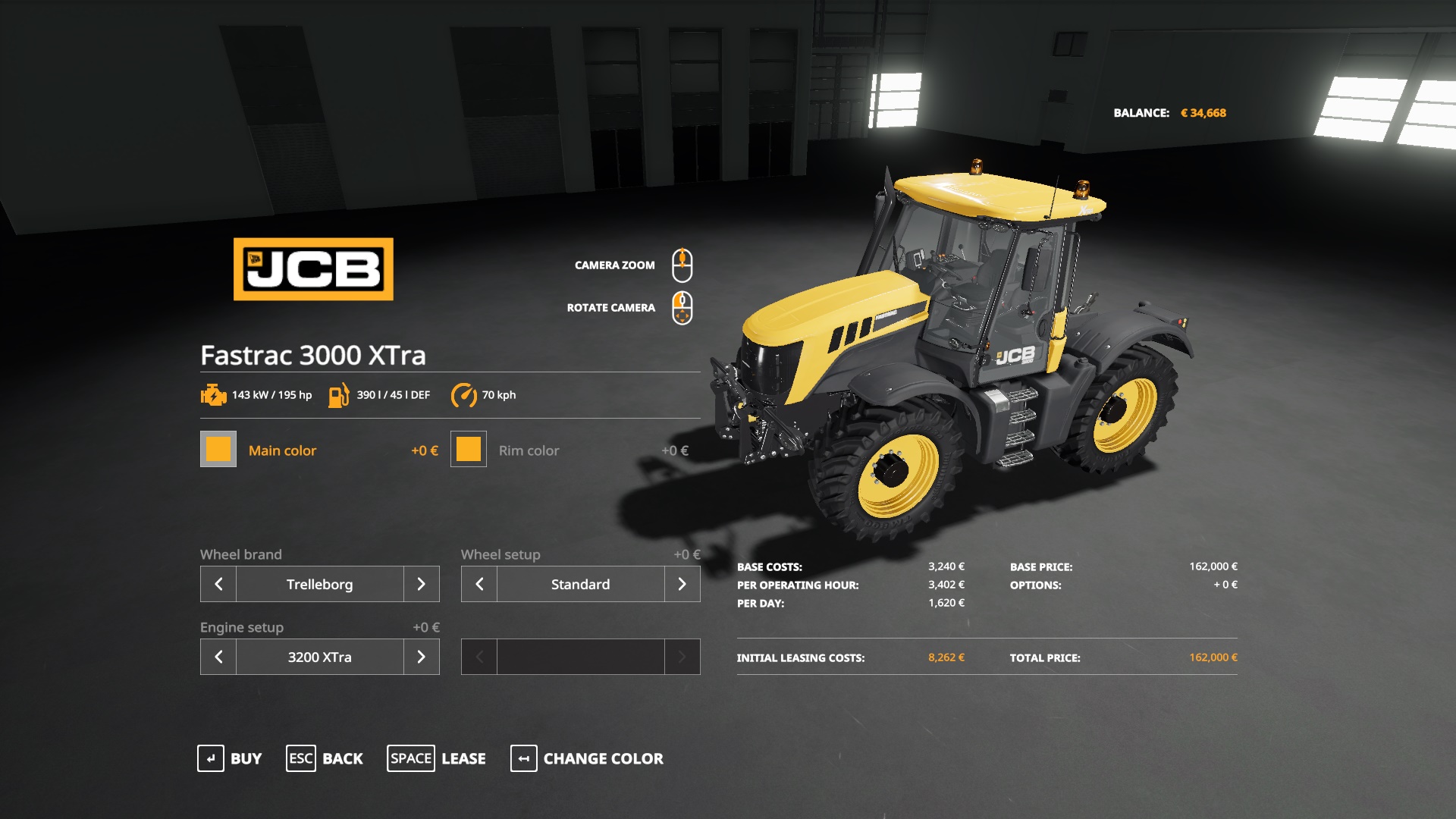Viewport: 1456px width, 819px height.
Task: Click the fuel capacity icon
Action: pyautogui.click(x=339, y=394)
